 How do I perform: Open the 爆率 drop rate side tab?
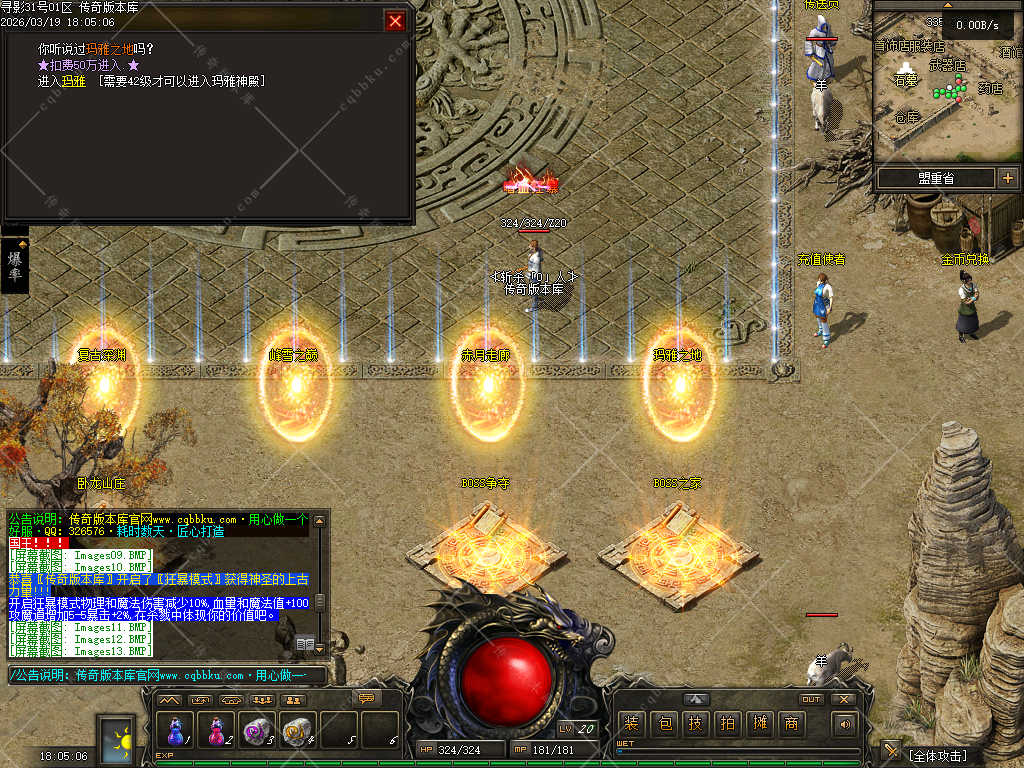tap(15, 266)
